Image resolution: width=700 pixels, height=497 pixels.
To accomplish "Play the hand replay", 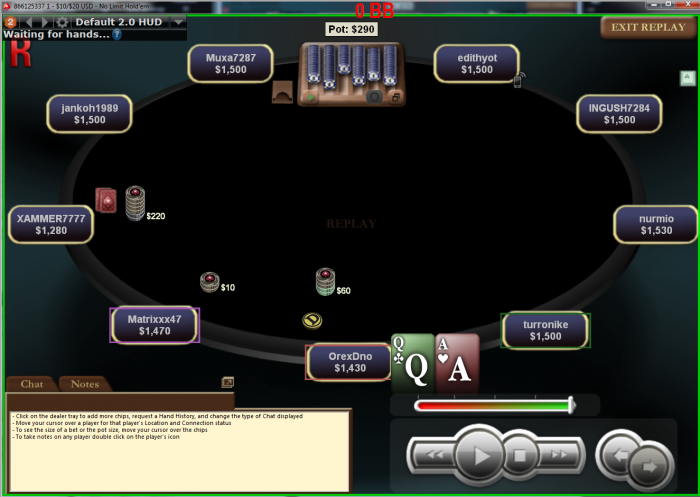I will point(481,458).
